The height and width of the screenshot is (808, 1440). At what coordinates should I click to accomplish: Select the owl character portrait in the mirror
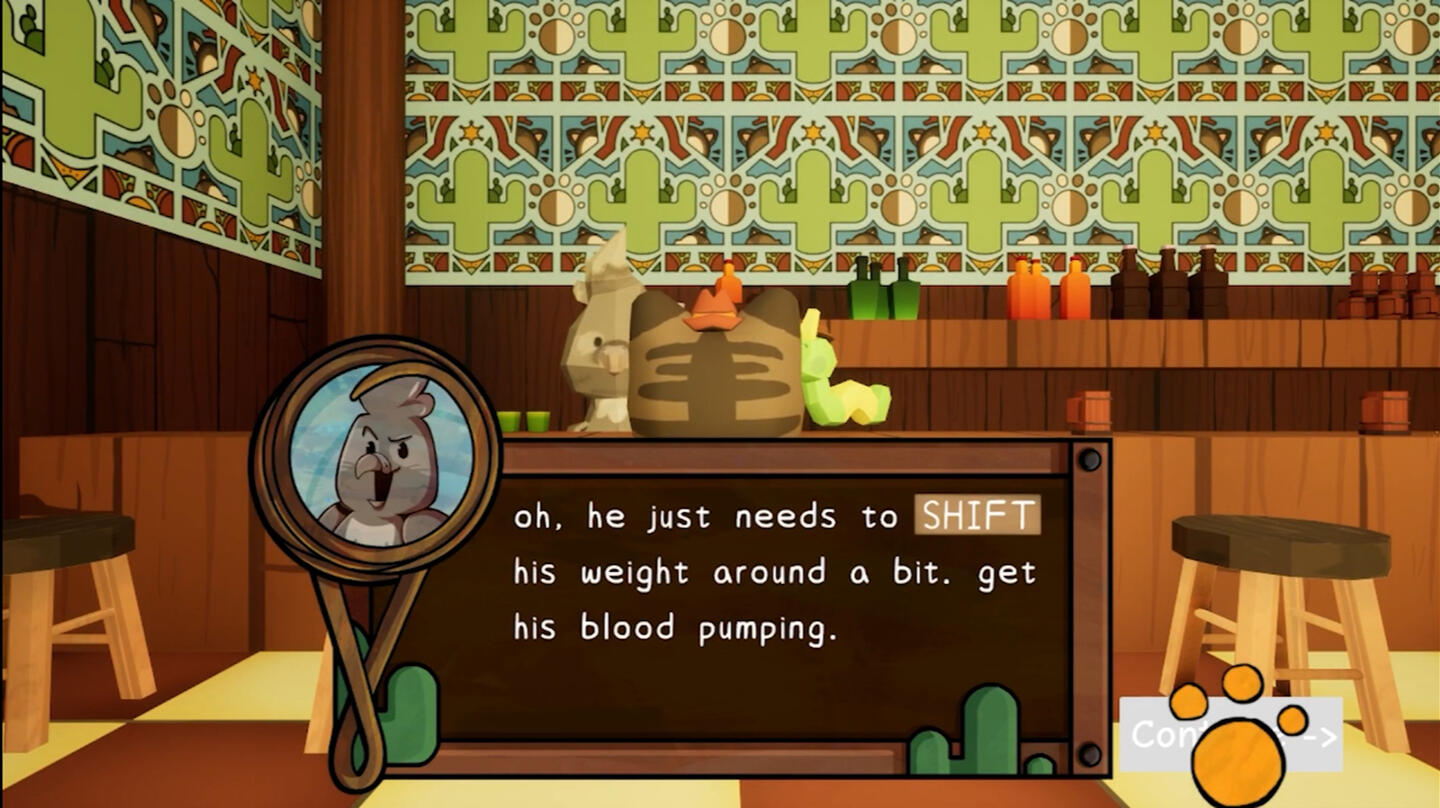click(385, 460)
